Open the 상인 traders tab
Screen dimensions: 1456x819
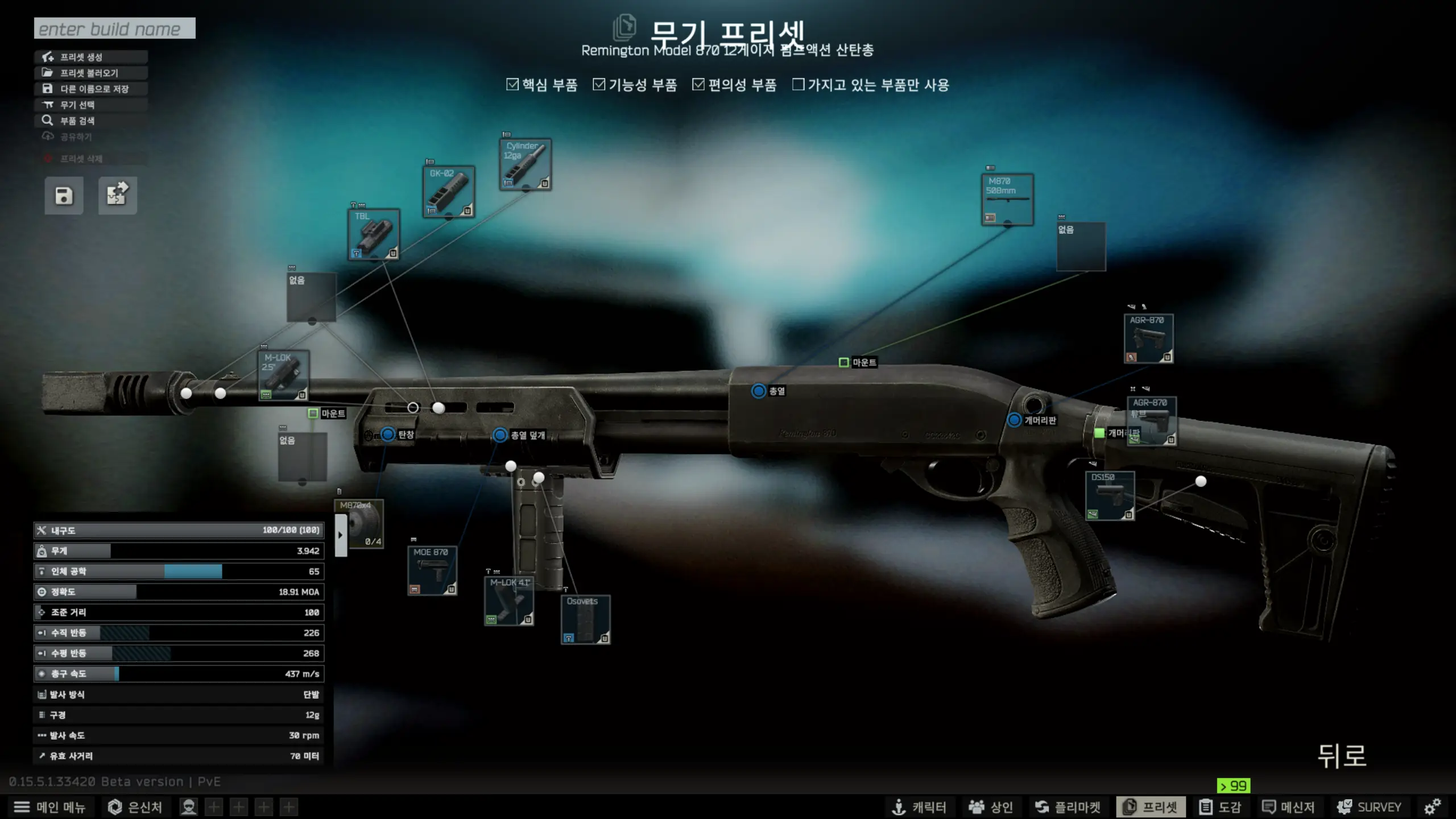pyautogui.click(x=991, y=807)
